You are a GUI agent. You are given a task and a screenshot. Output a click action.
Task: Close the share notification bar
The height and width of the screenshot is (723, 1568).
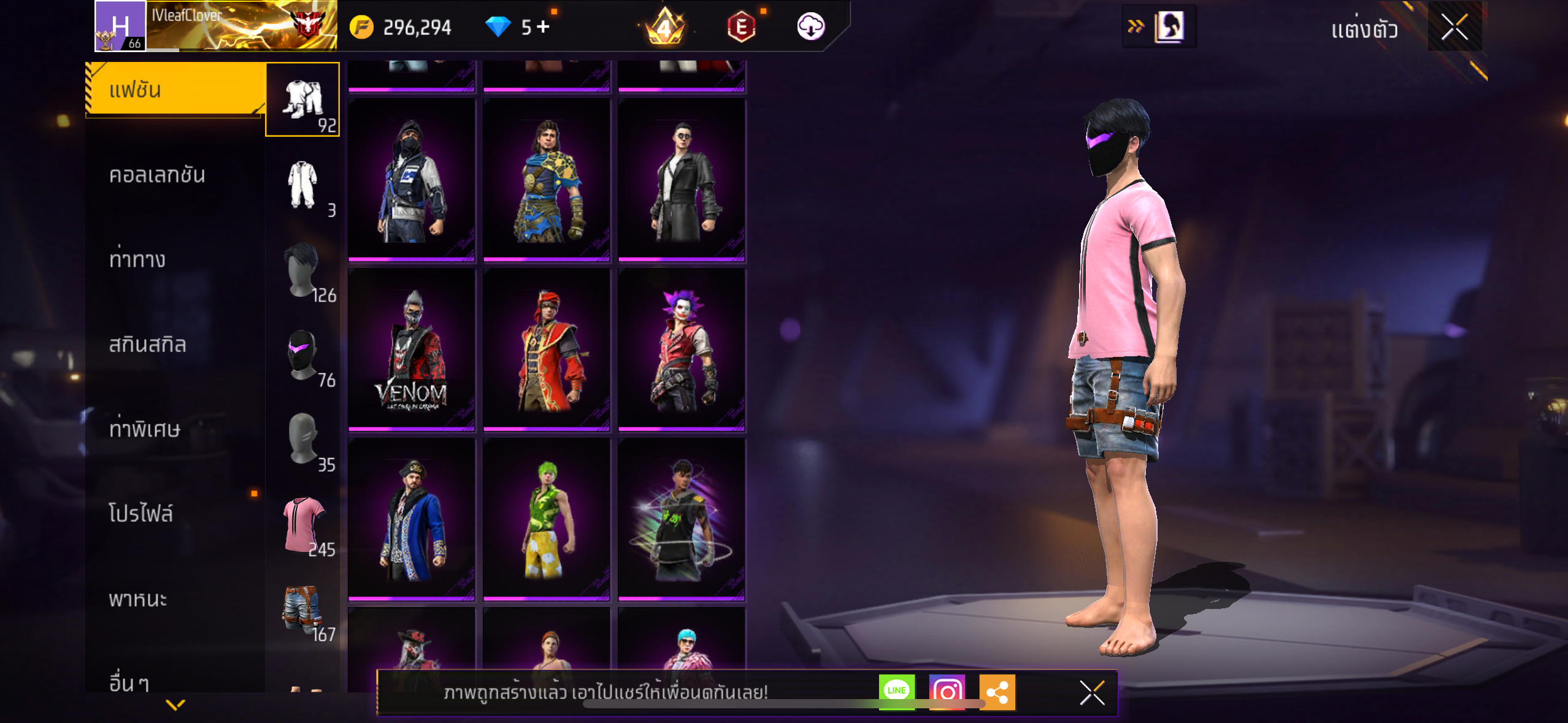click(1092, 692)
